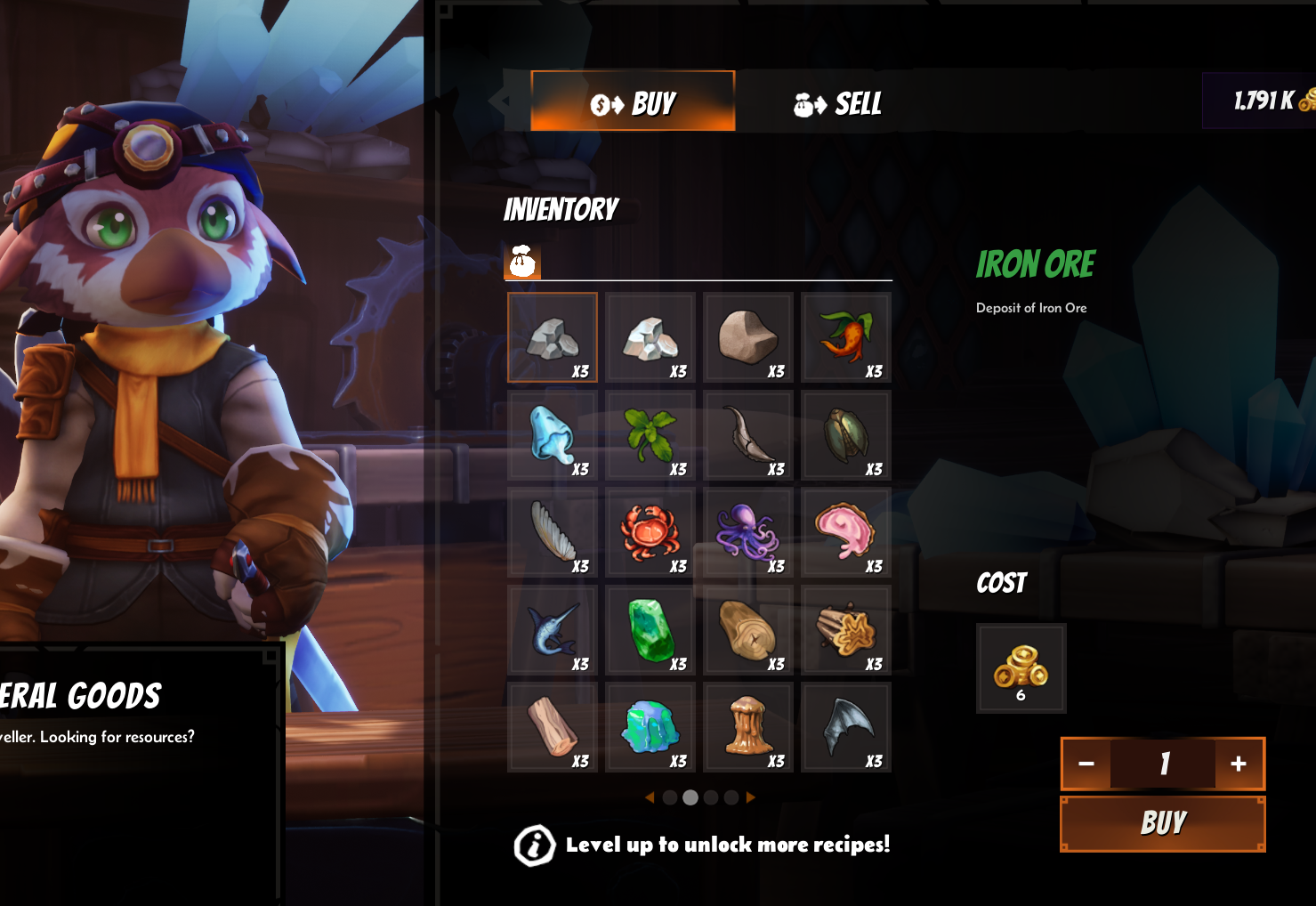Select the red crab item
1316x906 pixels.
(x=650, y=533)
